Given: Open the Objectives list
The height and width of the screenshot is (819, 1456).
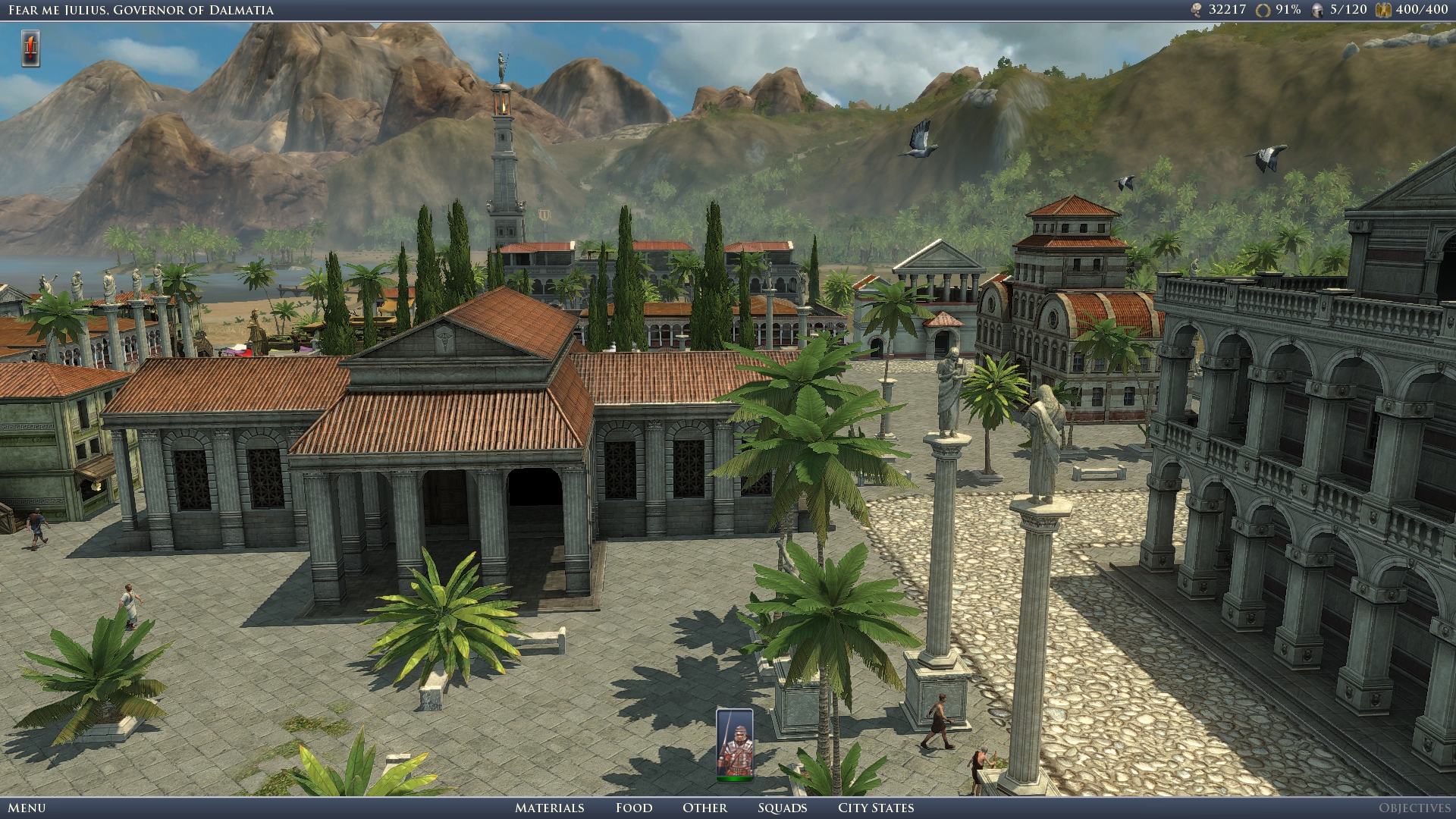Looking at the screenshot, I should 1414,808.
